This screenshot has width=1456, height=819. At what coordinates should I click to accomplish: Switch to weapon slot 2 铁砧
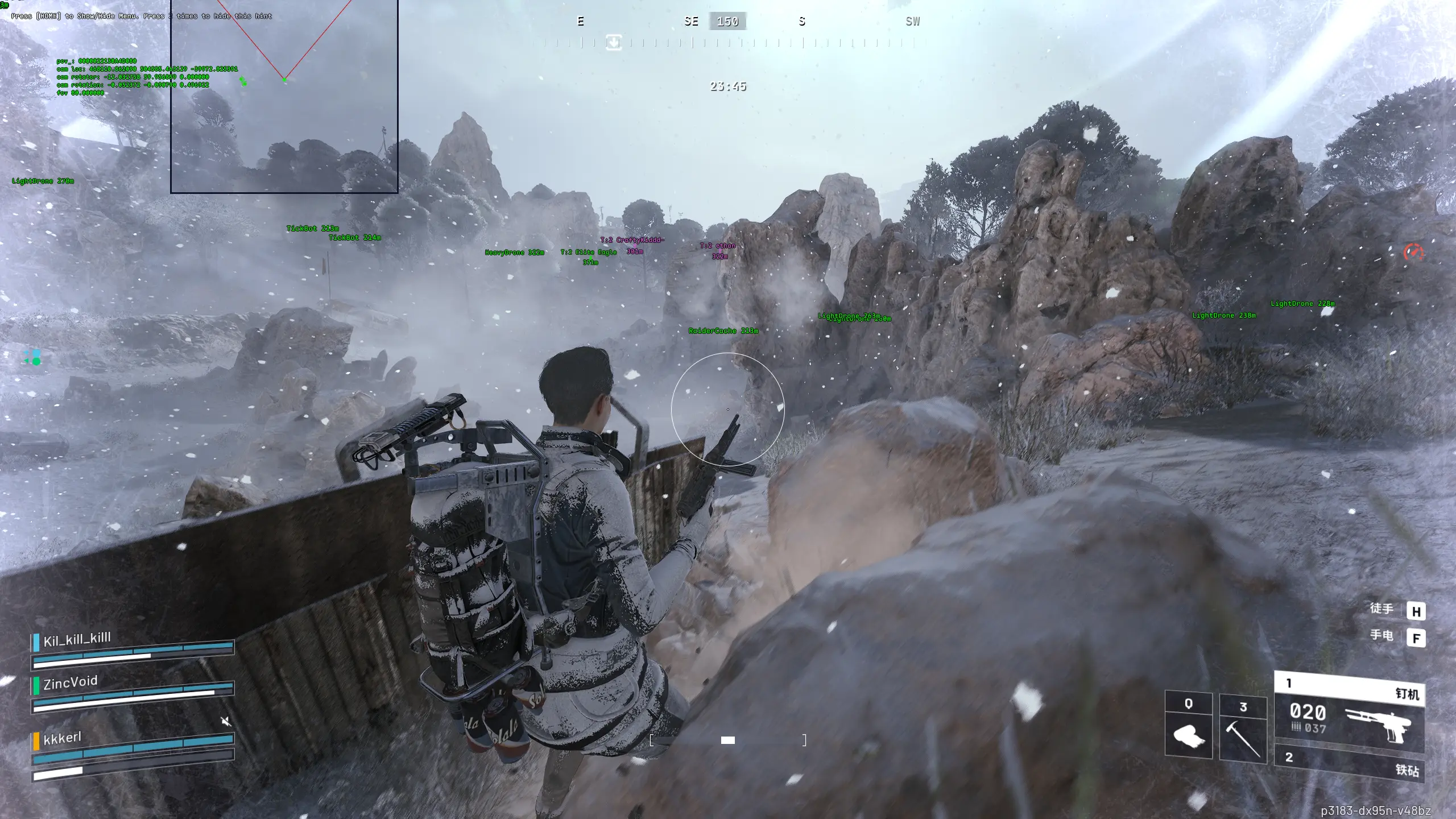(1349, 765)
